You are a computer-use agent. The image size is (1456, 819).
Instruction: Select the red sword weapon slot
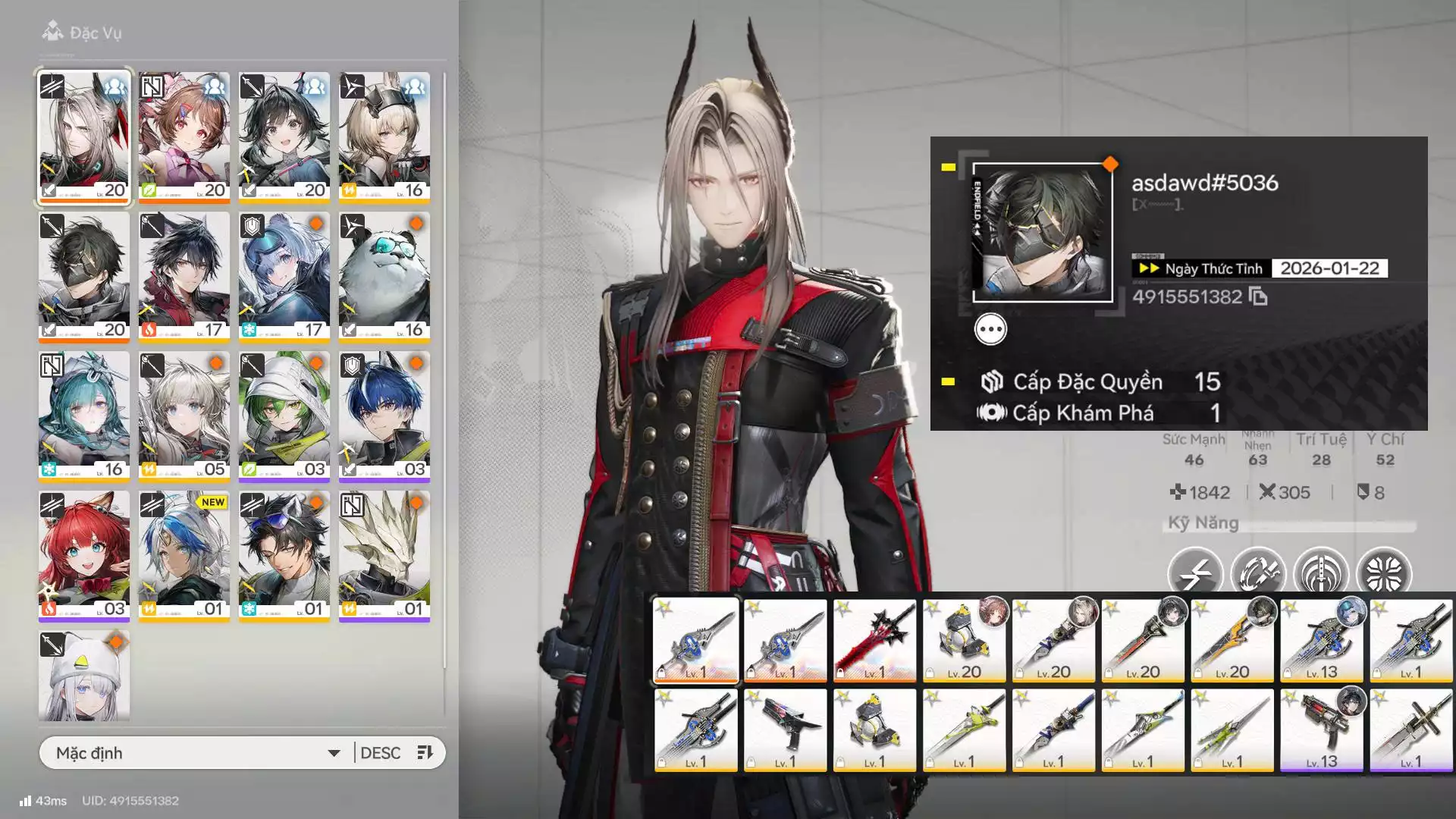pyautogui.click(x=874, y=641)
